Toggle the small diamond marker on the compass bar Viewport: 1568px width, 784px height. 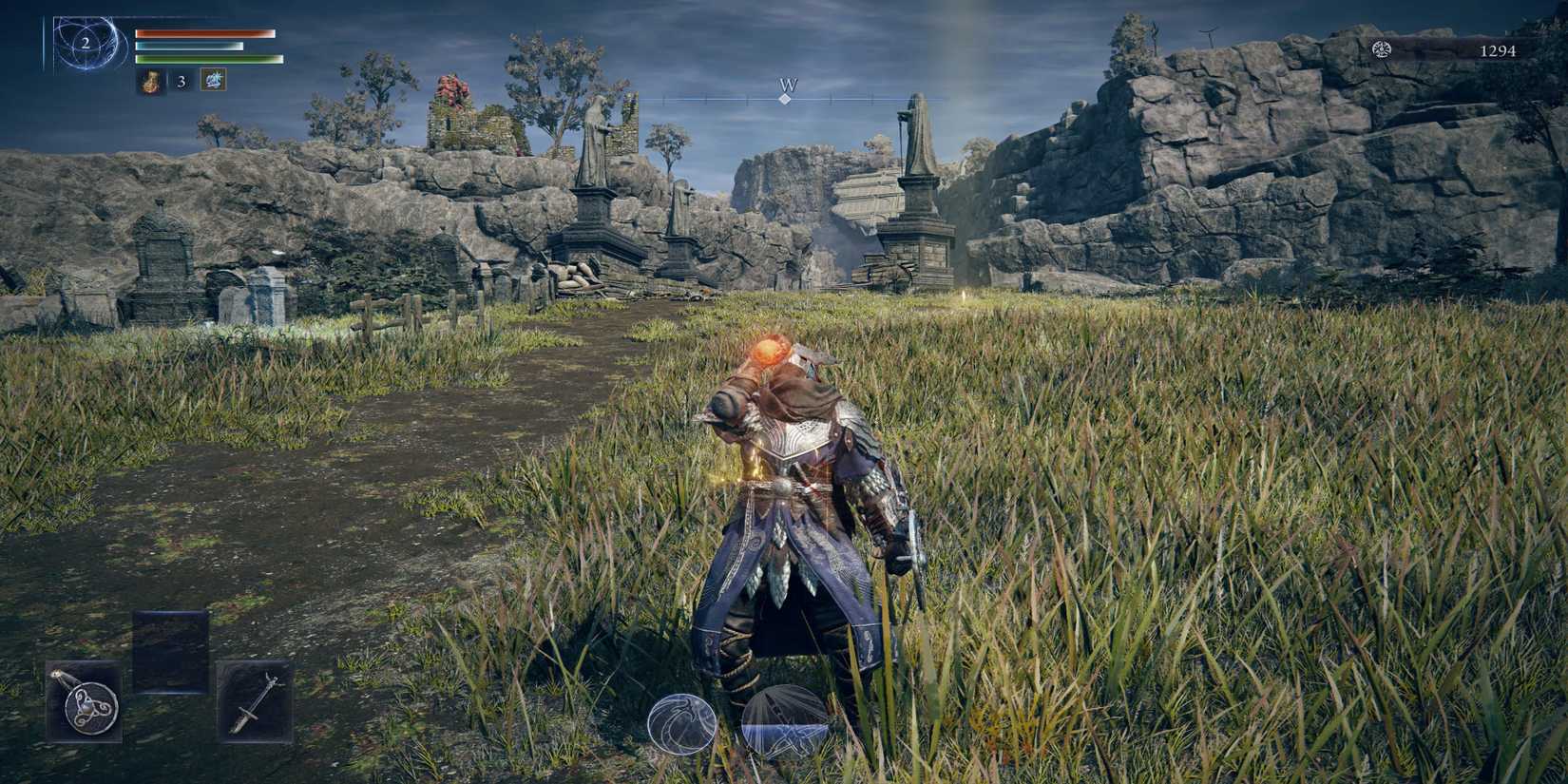click(x=785, y=98)
